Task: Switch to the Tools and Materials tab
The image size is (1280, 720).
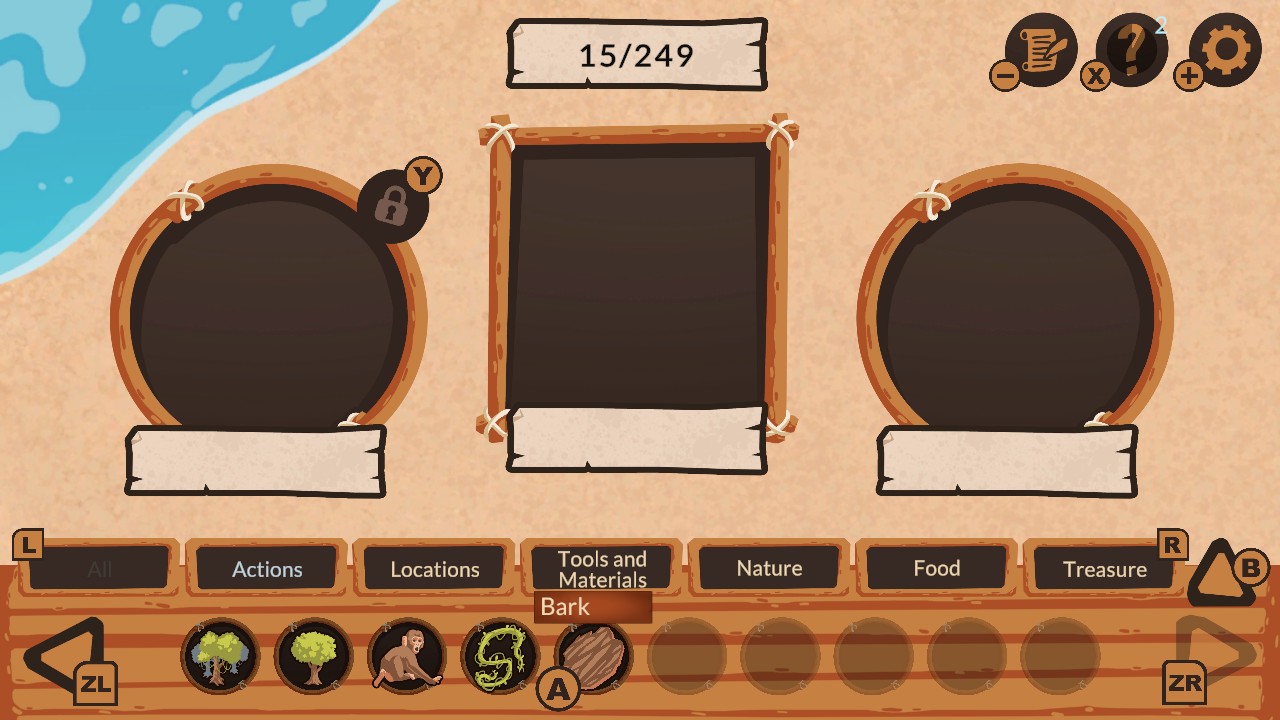Action: pos(600,568)
